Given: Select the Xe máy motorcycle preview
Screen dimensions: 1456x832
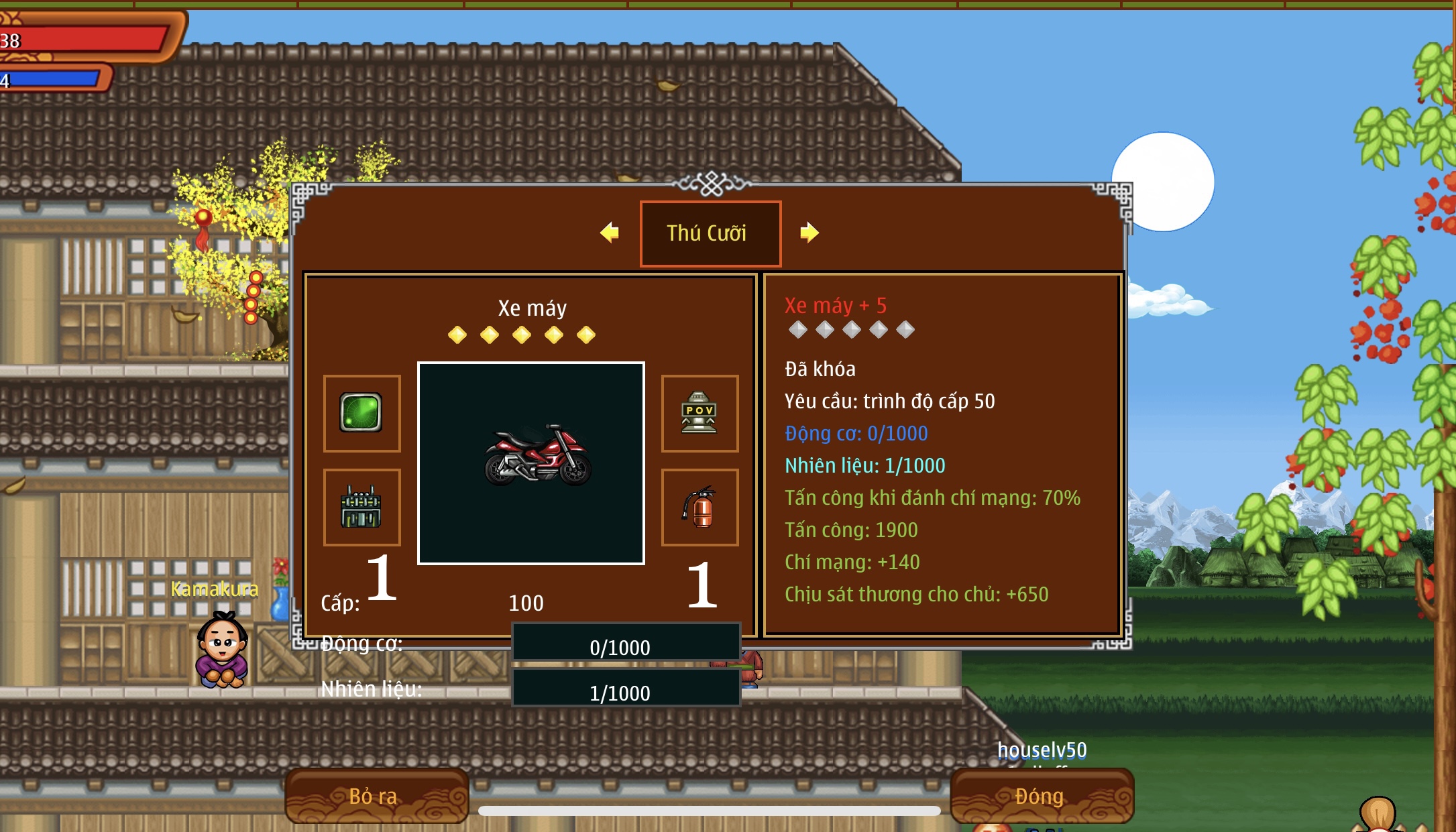Looking at the screenshot, I should (x=531, y=463).
